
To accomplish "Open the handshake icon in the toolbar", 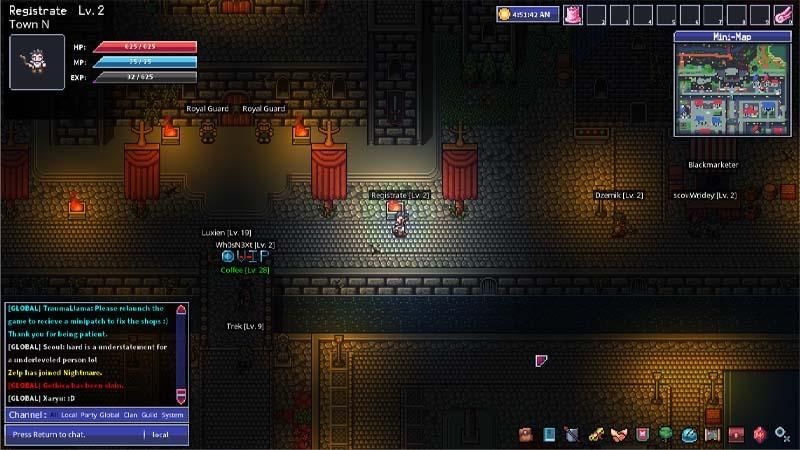I will tap(618, 434).
